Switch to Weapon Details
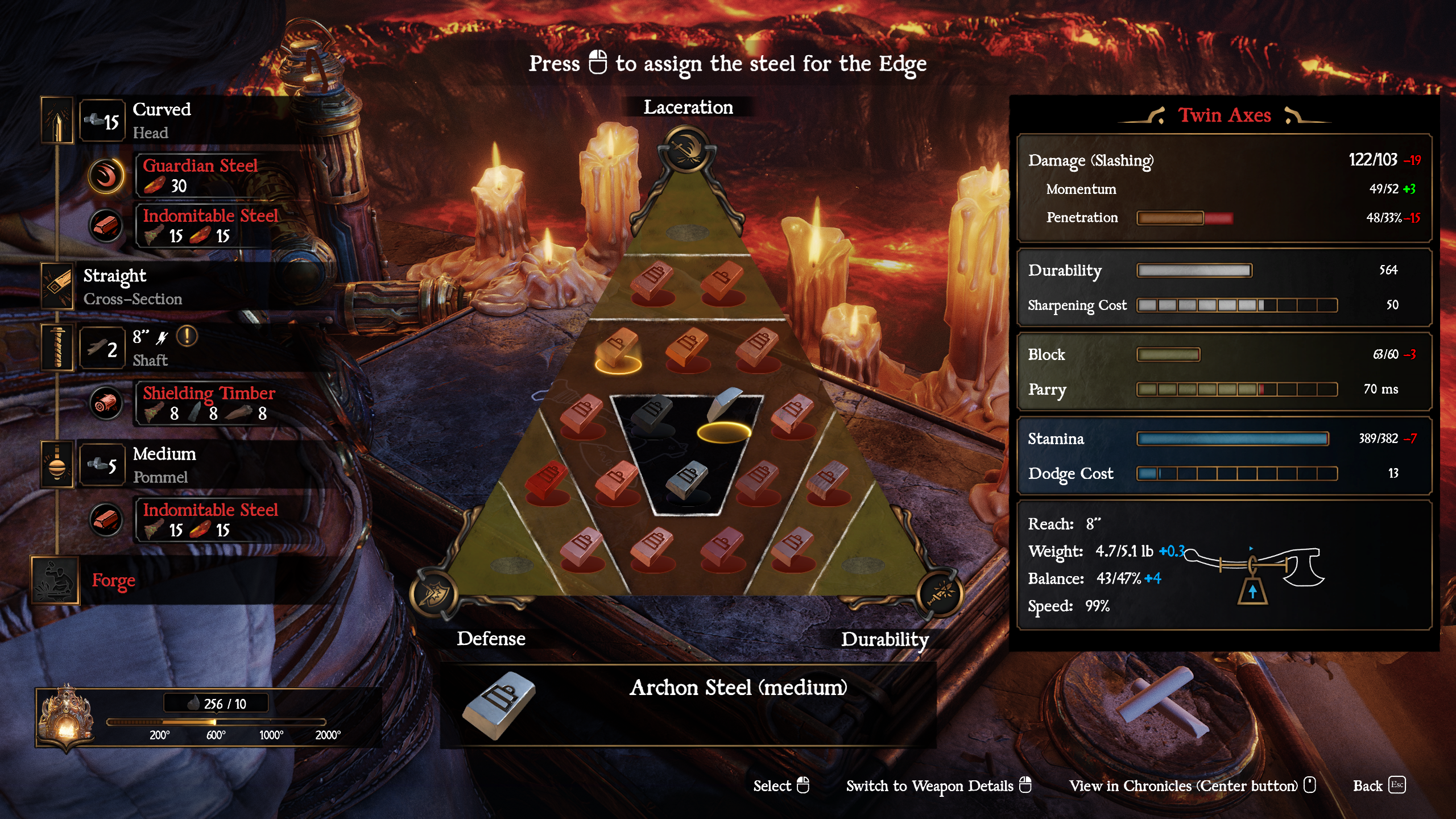This screenshot has height=819, width=1456. click(938, 785)
